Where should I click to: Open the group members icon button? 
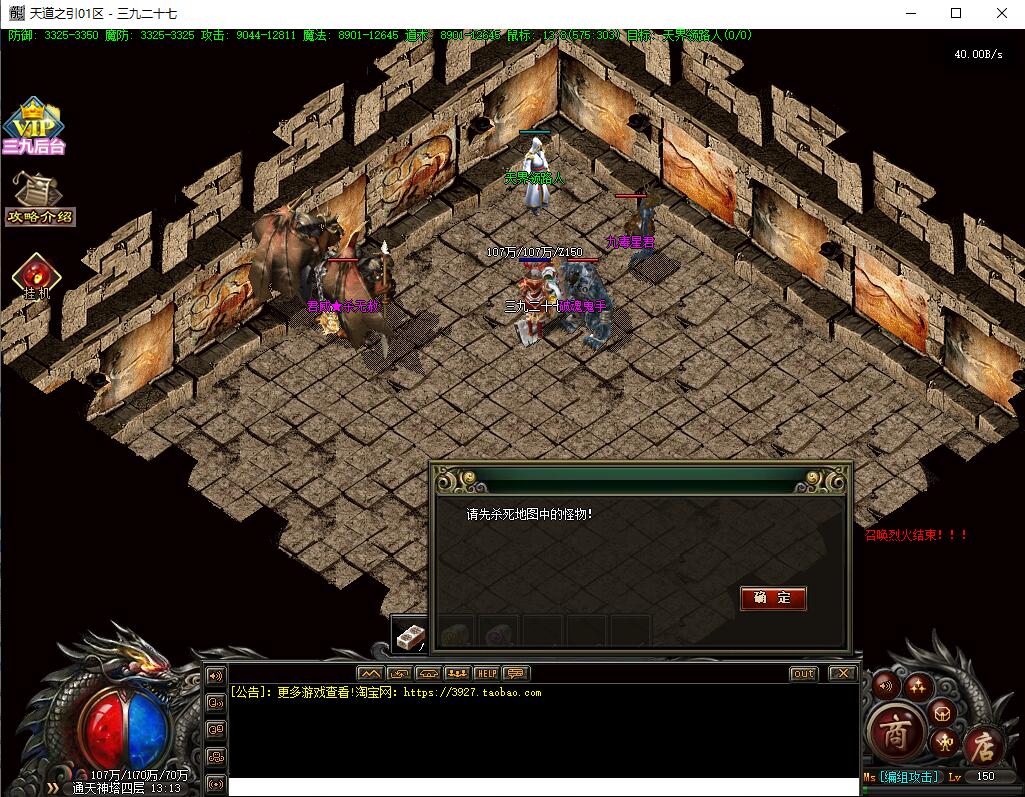[x=457, y=673]
